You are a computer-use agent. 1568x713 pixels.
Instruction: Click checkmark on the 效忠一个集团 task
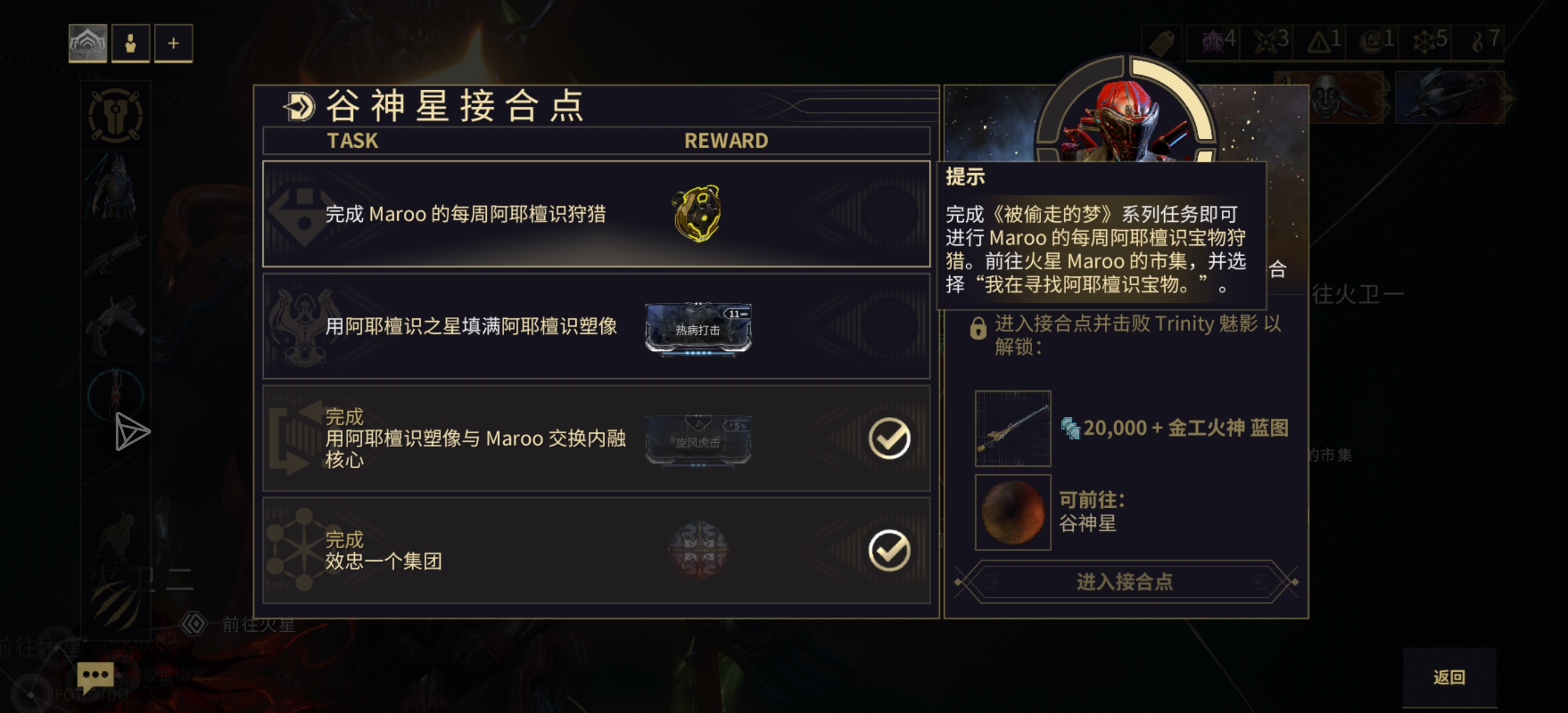(x=889, y=551)
